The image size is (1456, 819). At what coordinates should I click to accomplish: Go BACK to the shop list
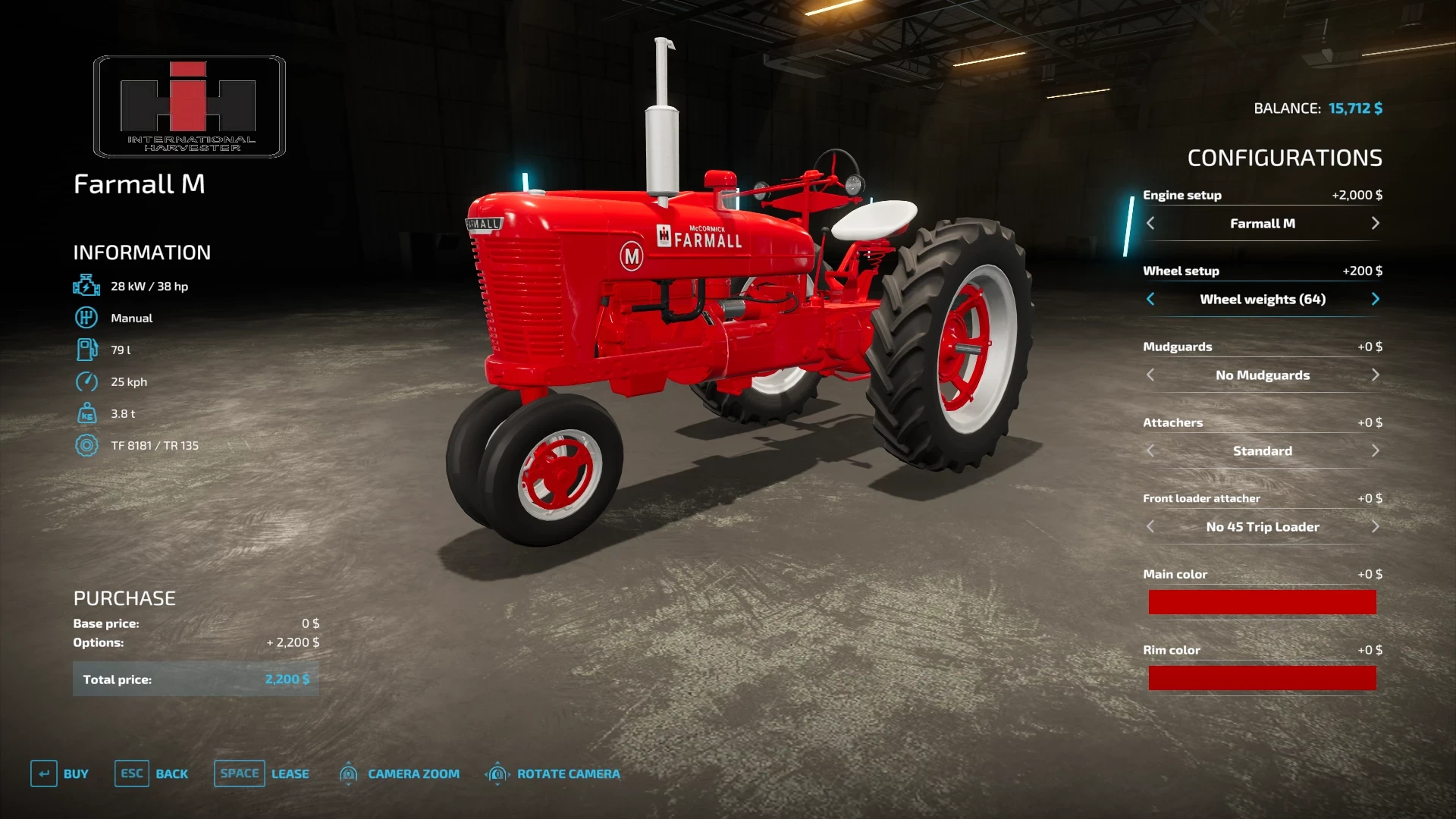172,773
